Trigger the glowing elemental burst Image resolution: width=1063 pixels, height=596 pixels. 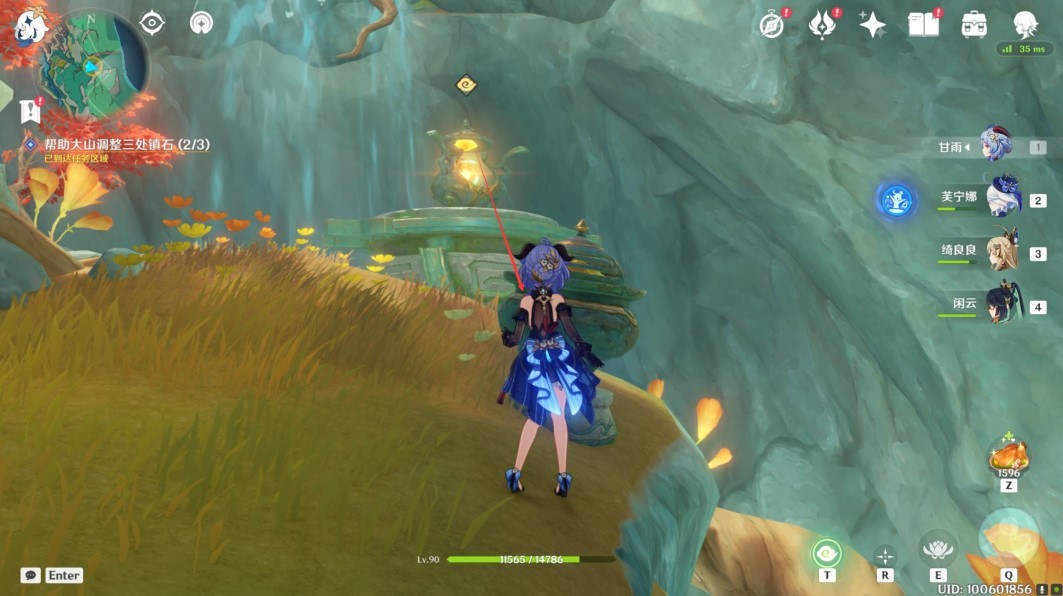[x=1008, y=538]
